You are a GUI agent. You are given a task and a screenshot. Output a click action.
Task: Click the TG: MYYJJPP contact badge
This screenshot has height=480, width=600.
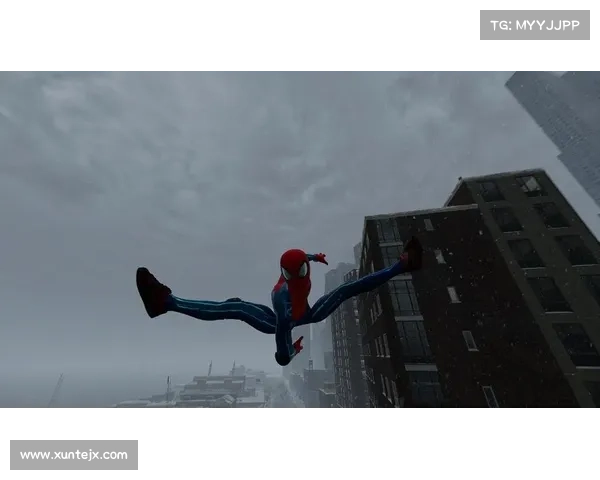coord(535,24)
